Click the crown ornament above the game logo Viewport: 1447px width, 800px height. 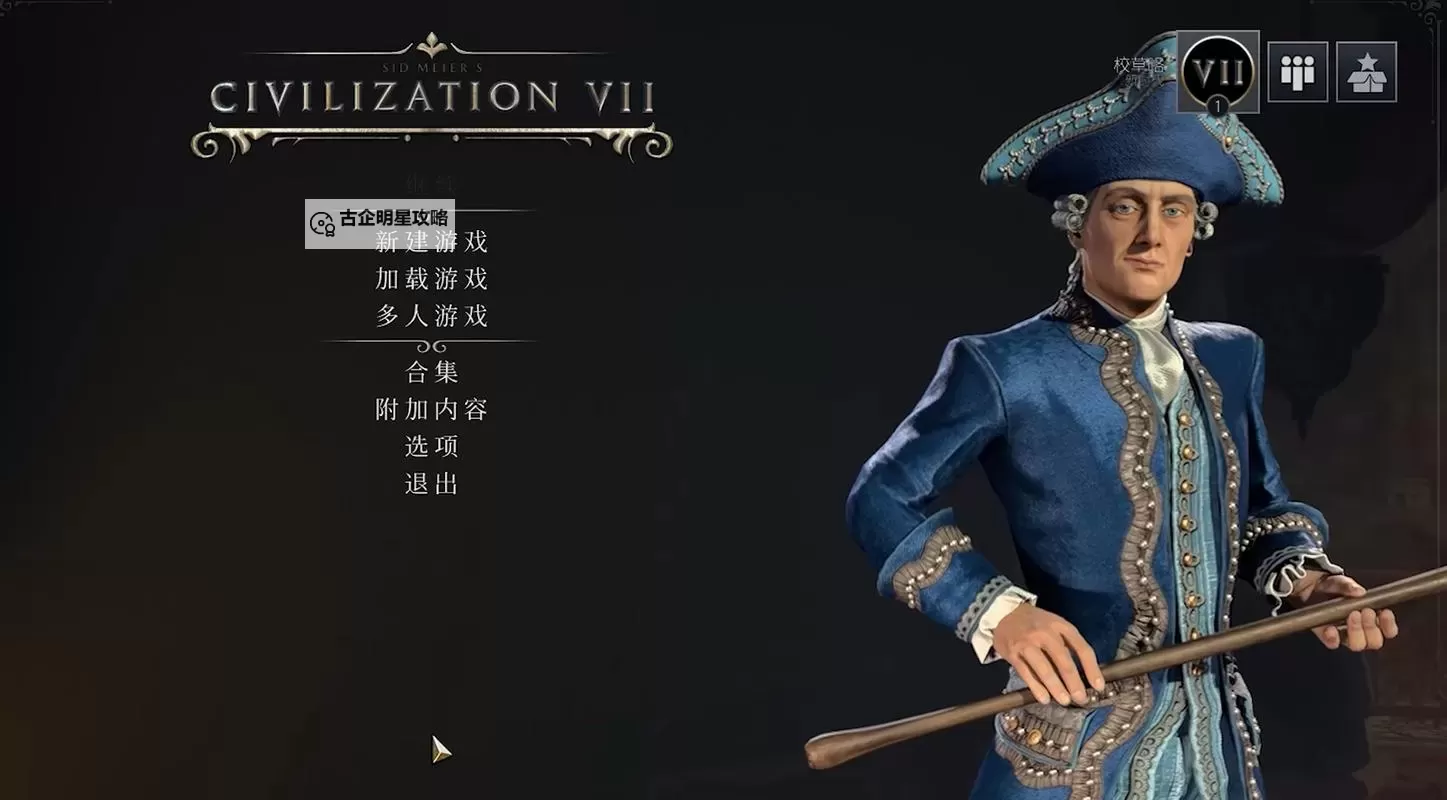430,45
